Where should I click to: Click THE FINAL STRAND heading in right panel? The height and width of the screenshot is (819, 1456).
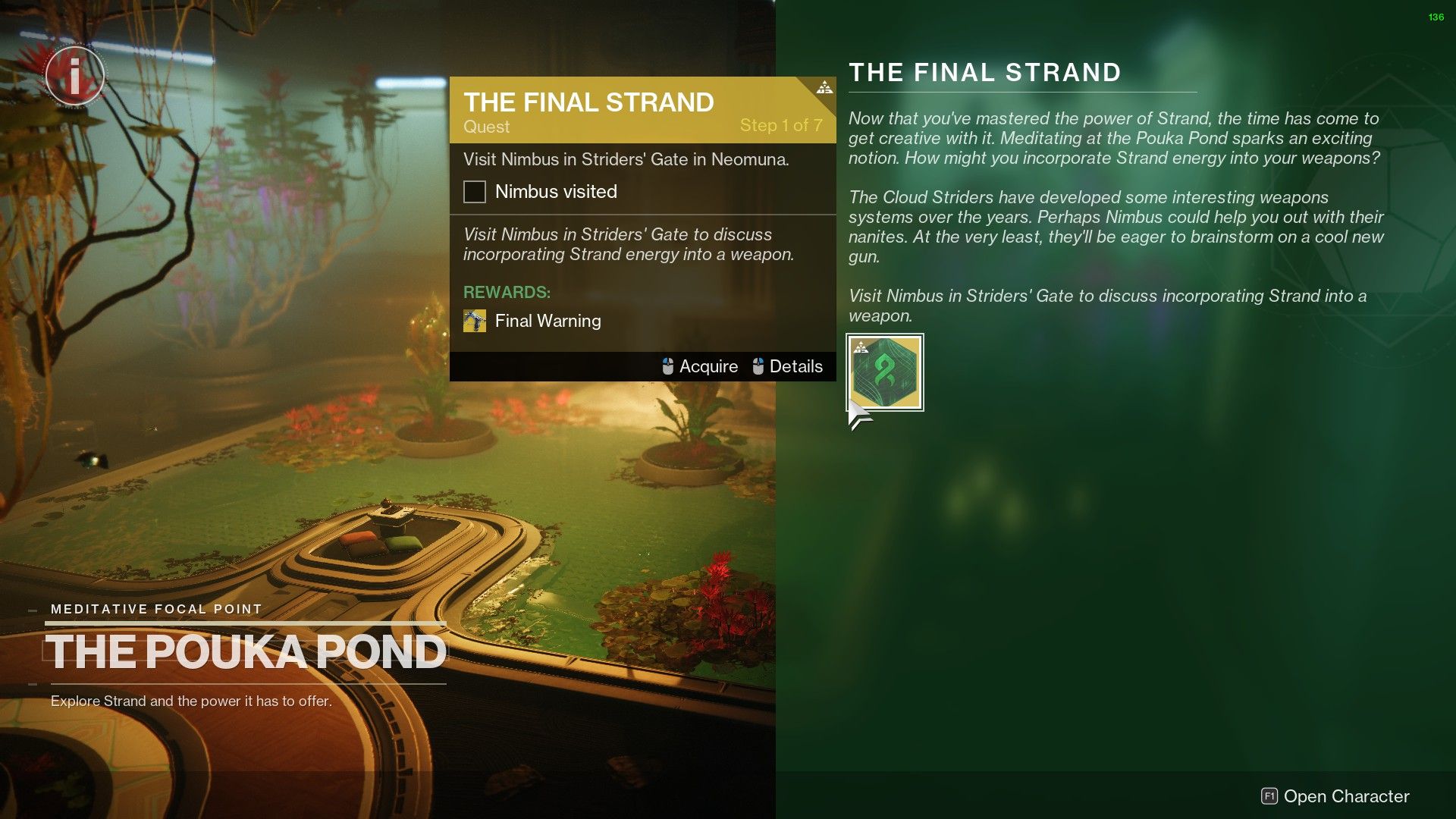coord(984,73)
